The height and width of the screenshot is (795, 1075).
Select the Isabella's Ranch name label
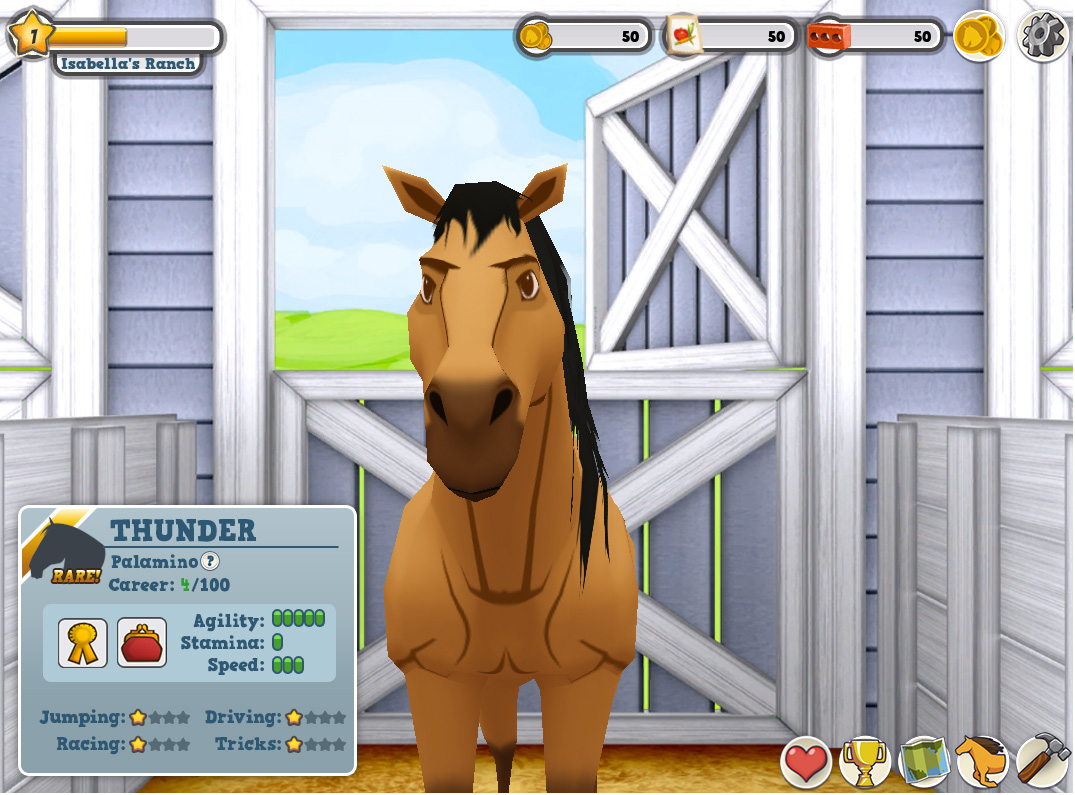pyautogui.click(x=127, y=63)
